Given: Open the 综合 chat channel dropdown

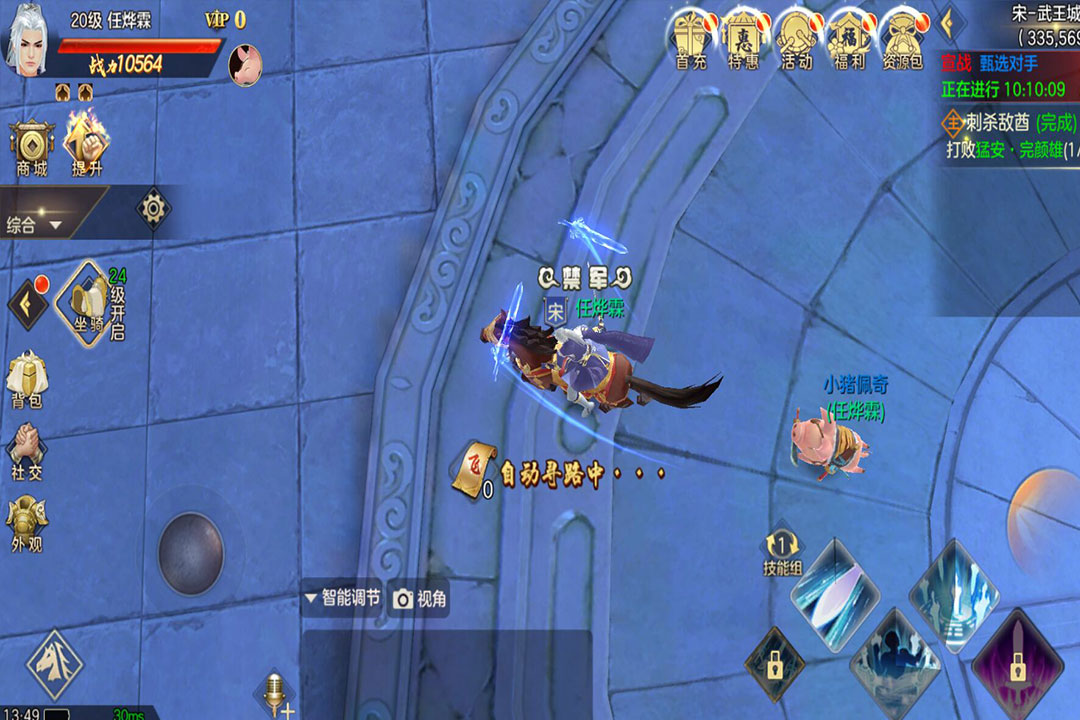Looking at the screenshot, I should click(x=35, y=225).
